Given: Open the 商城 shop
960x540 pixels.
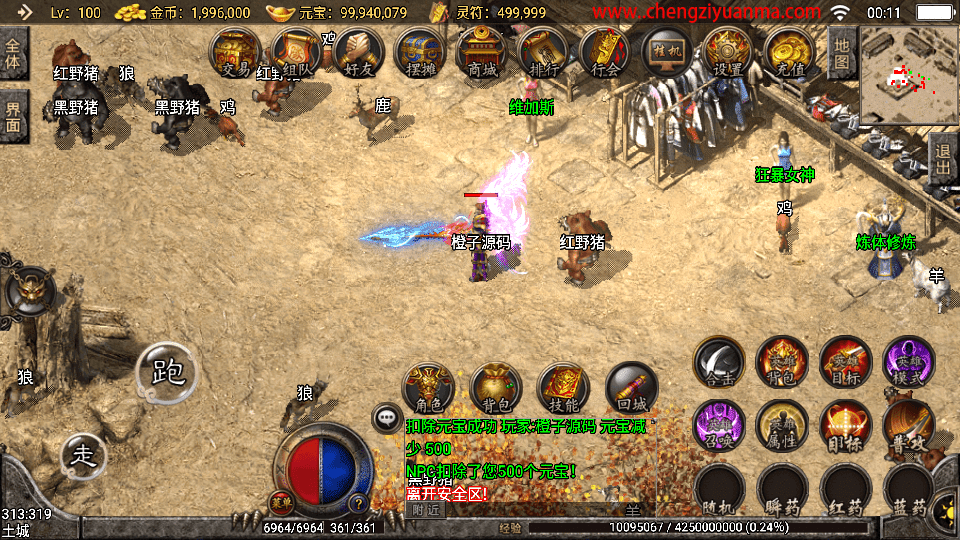Looking at the screenshot, I should pos(481,51).
